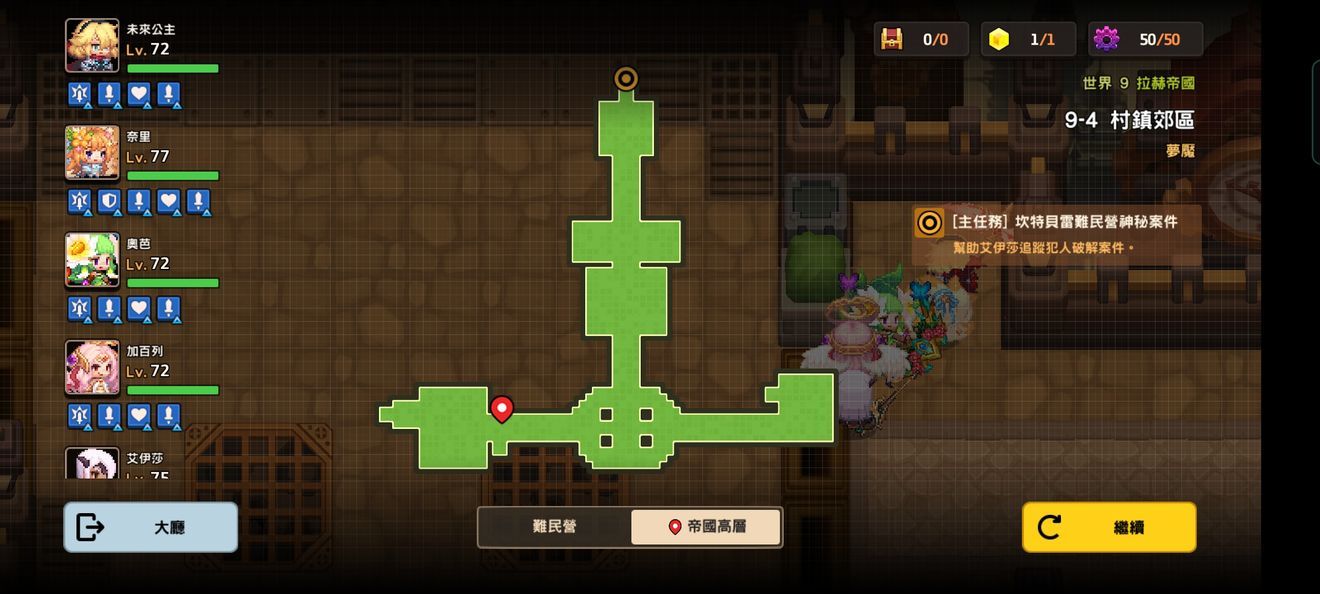Select 未來公主 hero portrait
Viewport: 1320px width, 594px height.
point(92,45)
